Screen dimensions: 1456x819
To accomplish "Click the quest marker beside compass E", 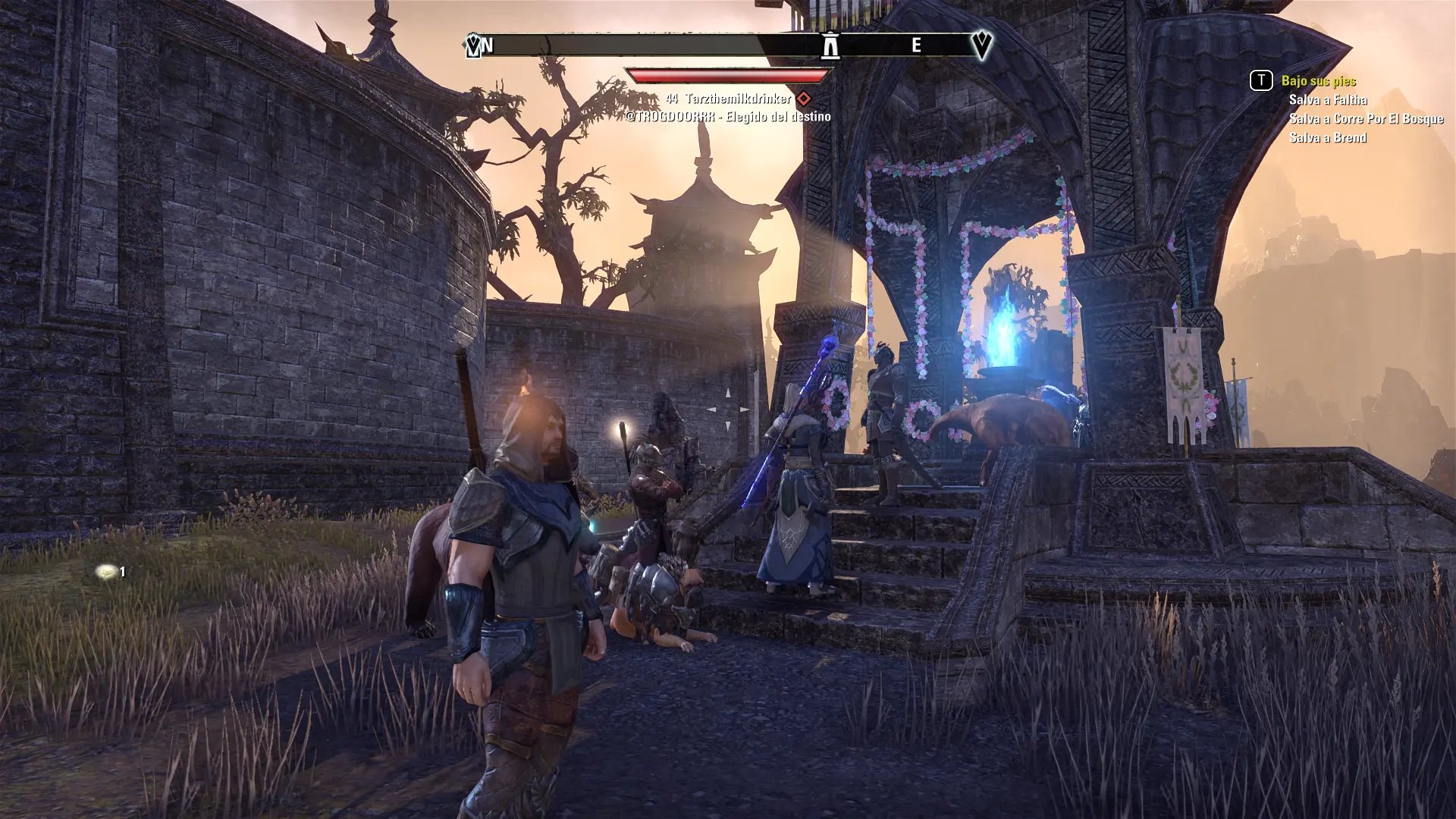I will point(981,45).
